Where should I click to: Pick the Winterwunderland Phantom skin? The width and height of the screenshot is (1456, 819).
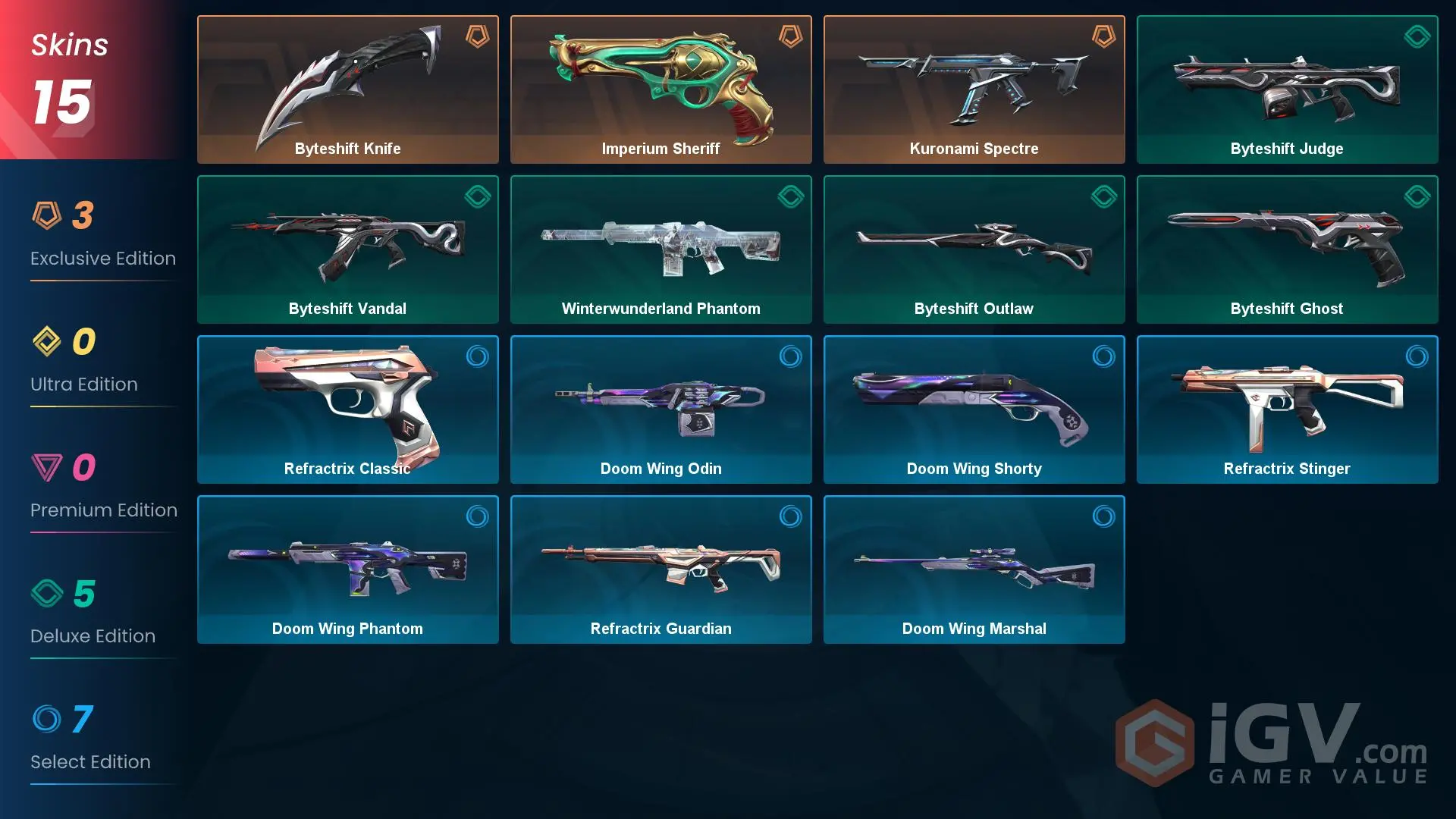(661, 249)
